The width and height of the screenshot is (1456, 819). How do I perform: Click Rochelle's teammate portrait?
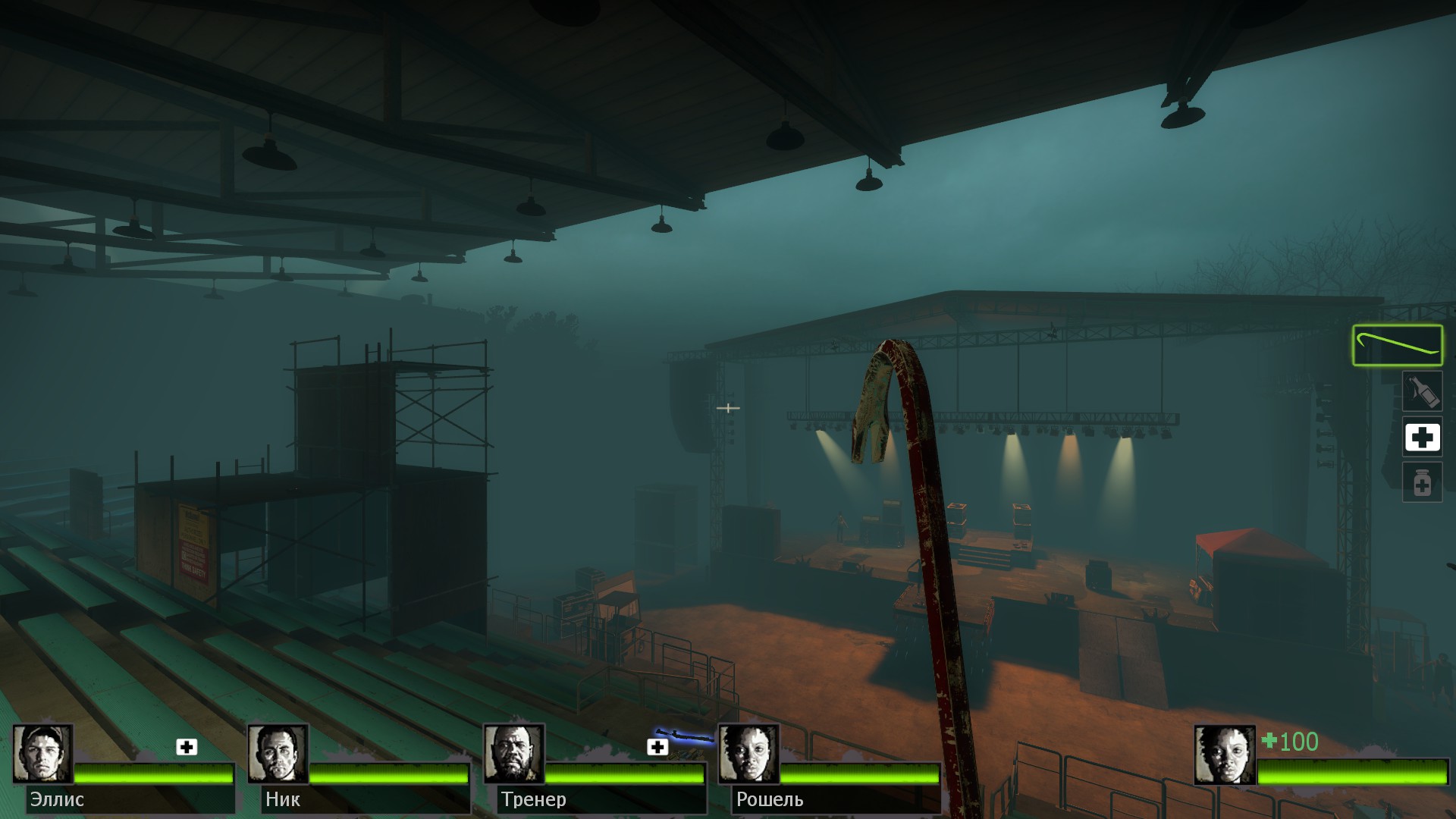[x=748, y=754]
